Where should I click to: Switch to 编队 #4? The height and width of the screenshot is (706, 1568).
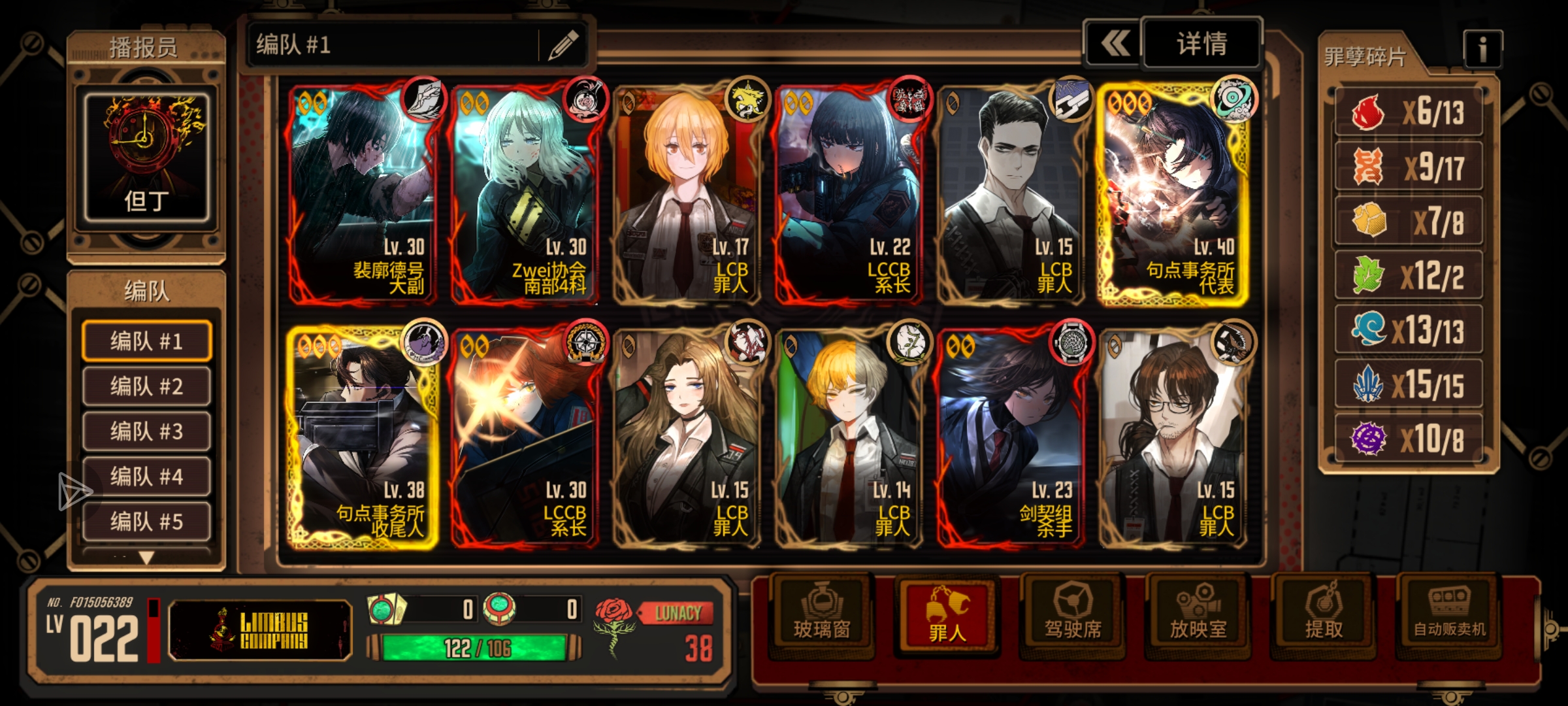pos(146,477)
